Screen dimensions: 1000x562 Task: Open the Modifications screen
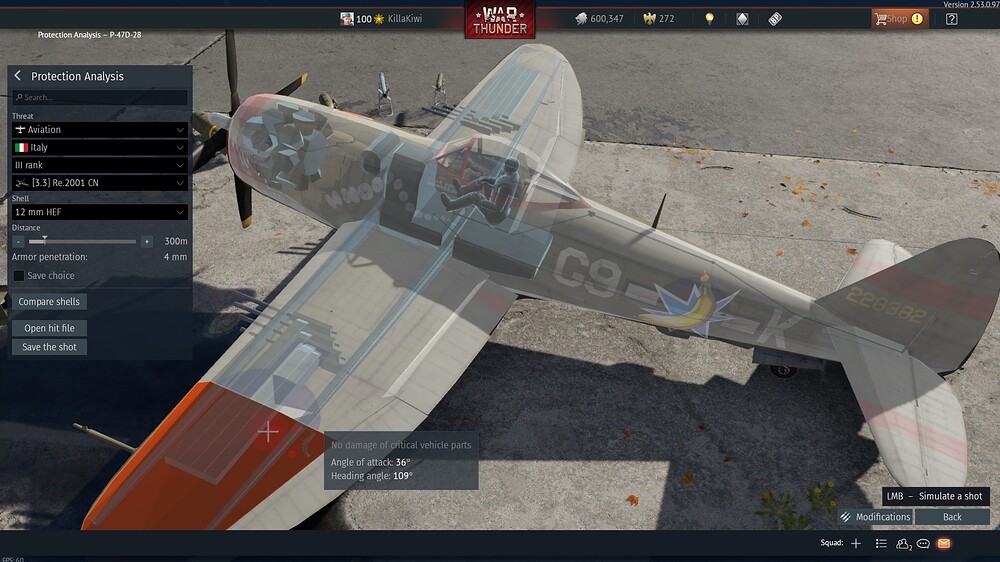point(875,517)
